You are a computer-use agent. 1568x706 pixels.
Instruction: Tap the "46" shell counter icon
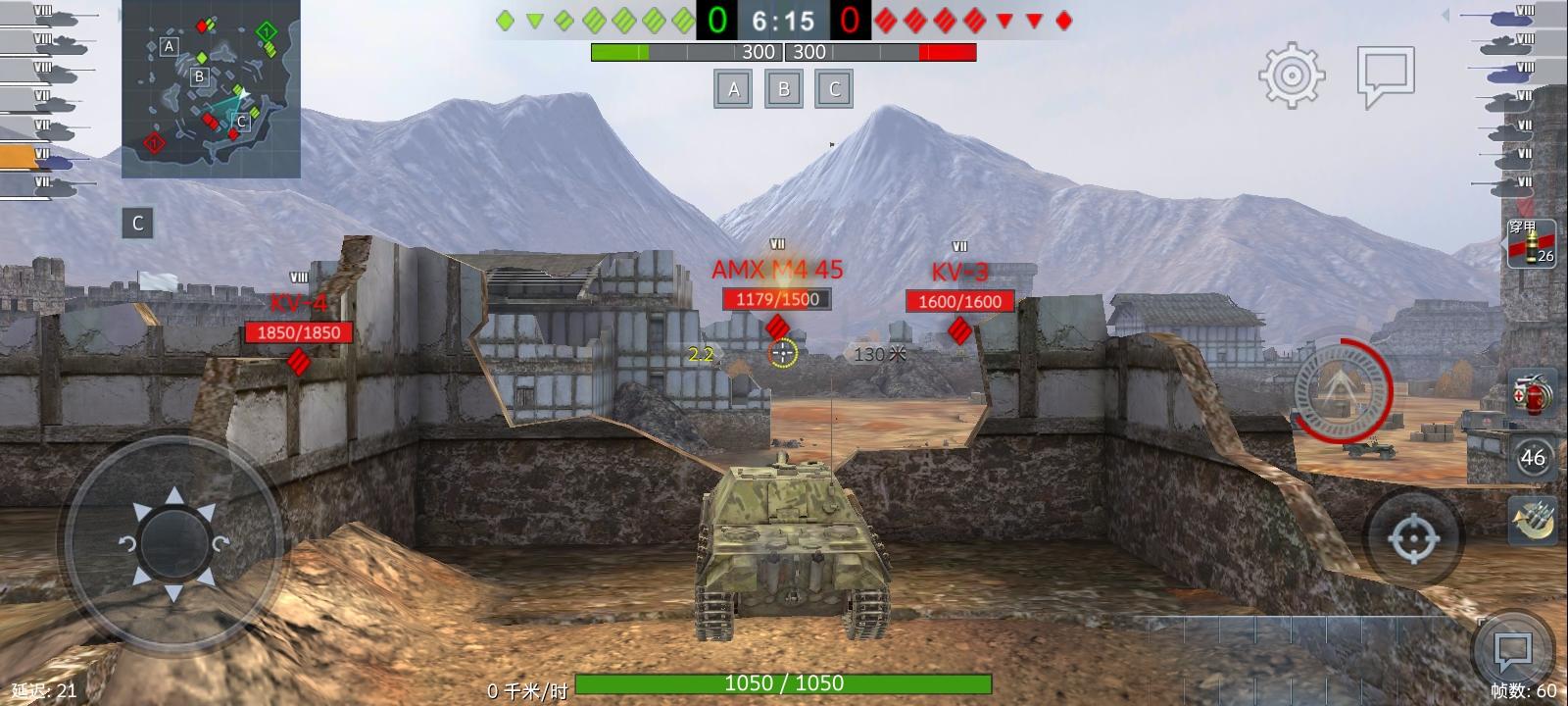click(1532, 456)
